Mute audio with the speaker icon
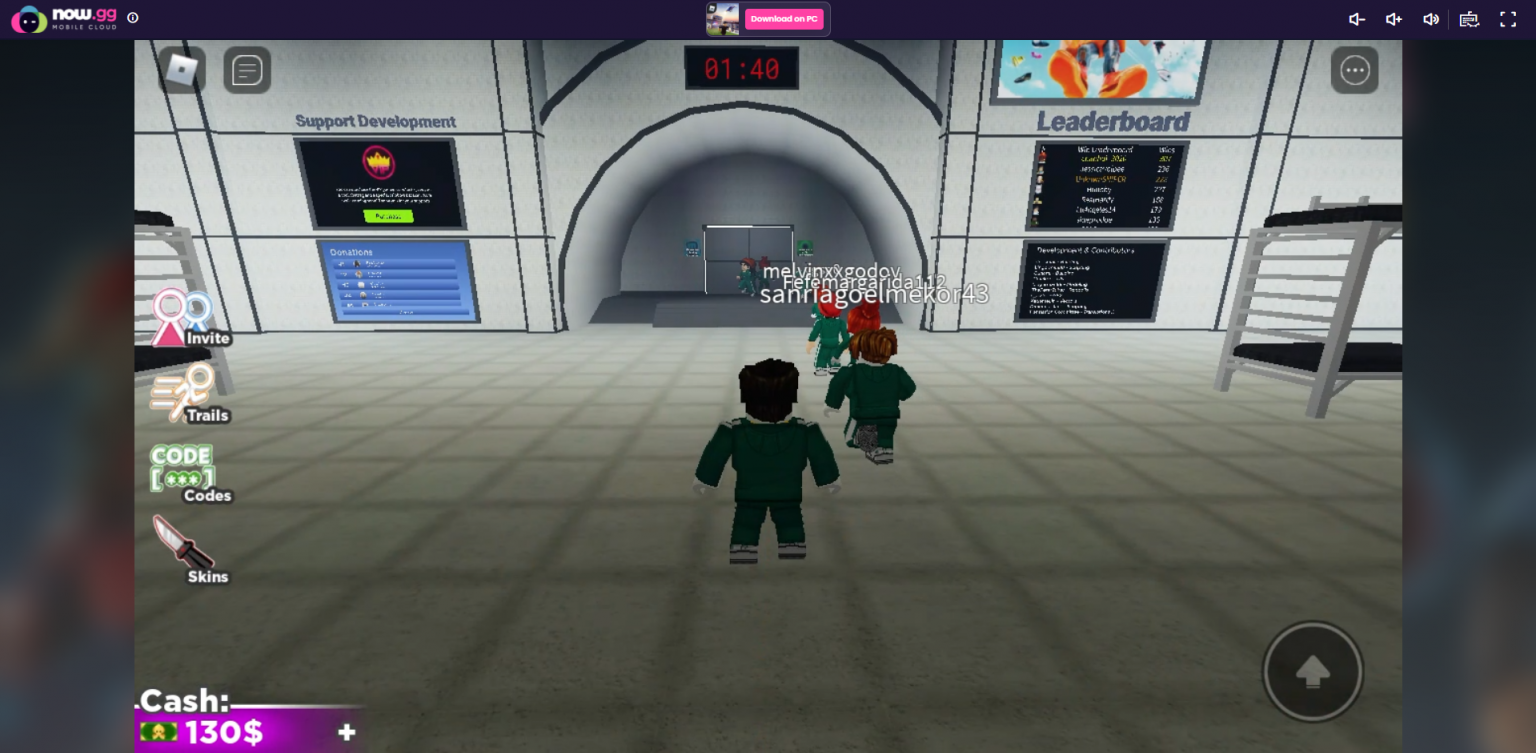 click(x=1431, y=18)
